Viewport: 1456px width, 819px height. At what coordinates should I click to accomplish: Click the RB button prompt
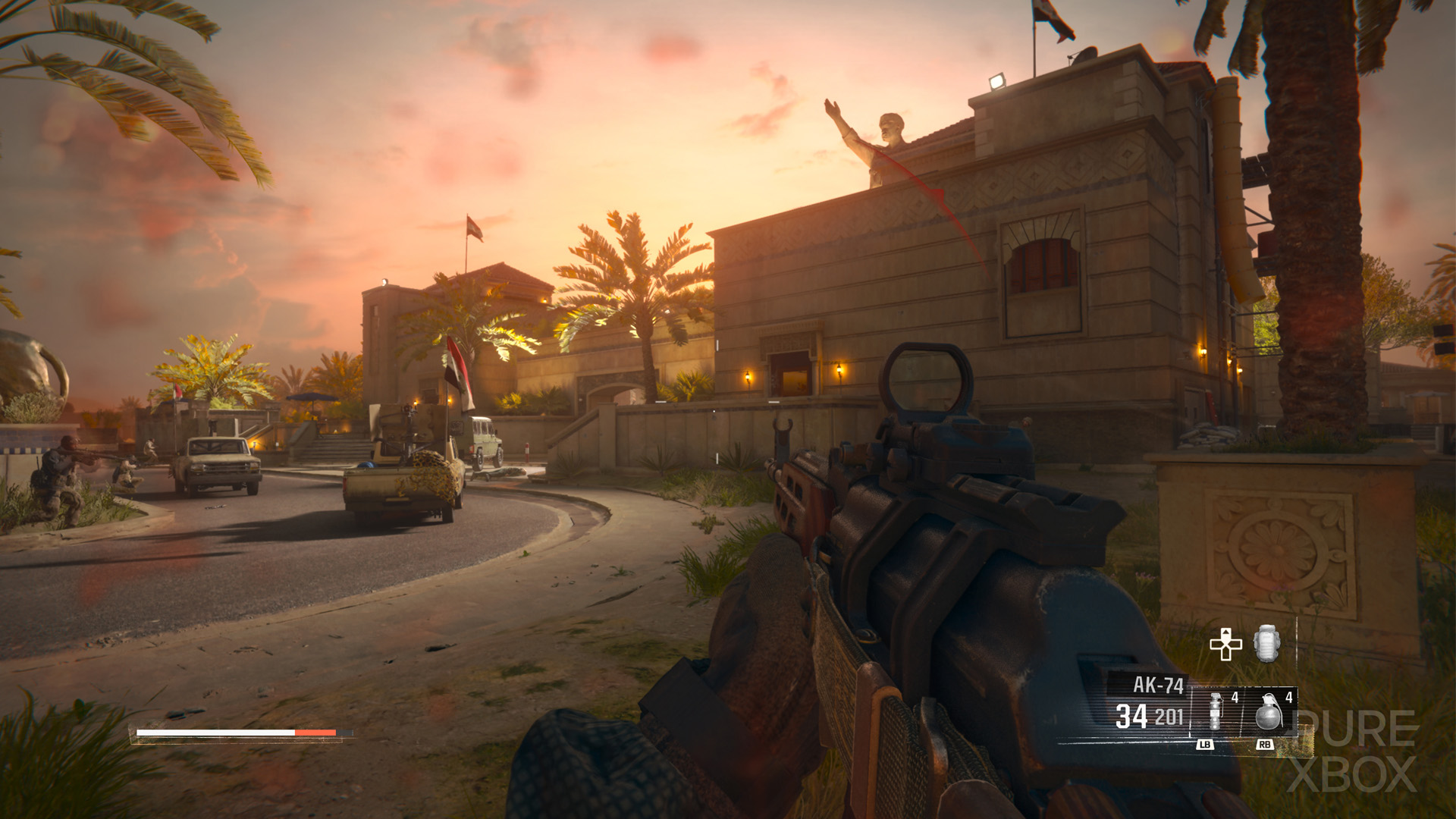pyautogui.click(x=1266, y=745)
